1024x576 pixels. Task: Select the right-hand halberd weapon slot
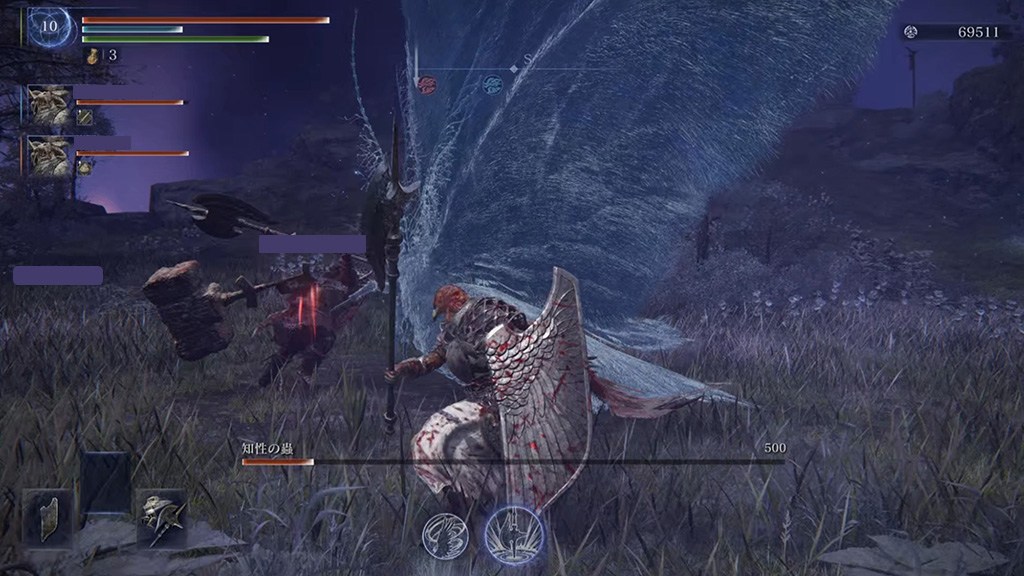click(160, 517)
